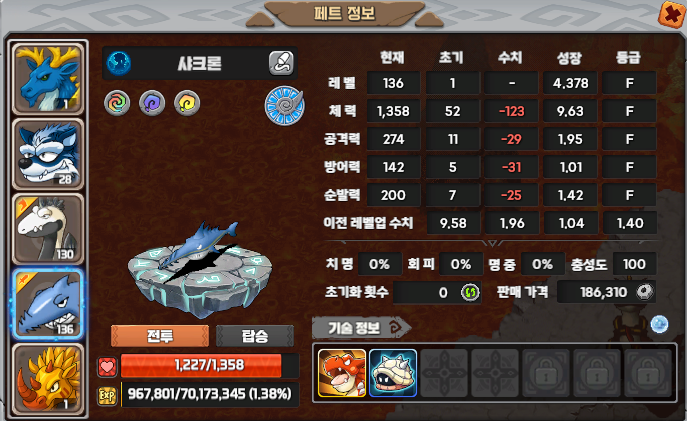The width and height of the screenshot is (687, 421).
Task: Click the yellow swirl orb icon
Action: point(185,101)
